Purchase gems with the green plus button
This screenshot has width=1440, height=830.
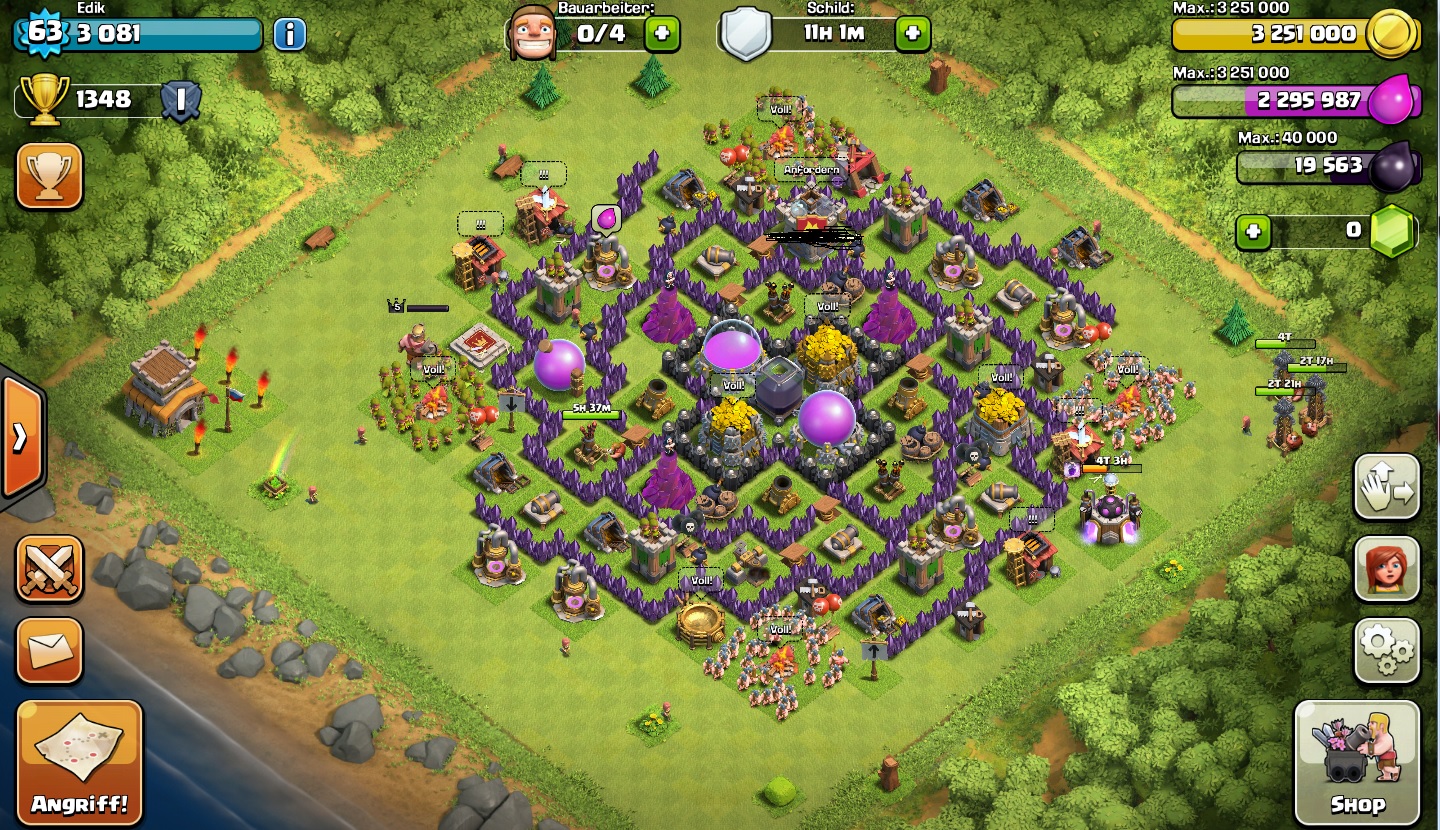[1253, 232]
